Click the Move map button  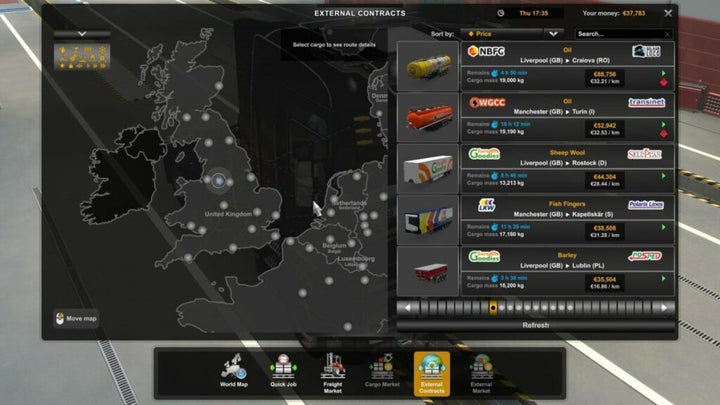tap(76, 319)
